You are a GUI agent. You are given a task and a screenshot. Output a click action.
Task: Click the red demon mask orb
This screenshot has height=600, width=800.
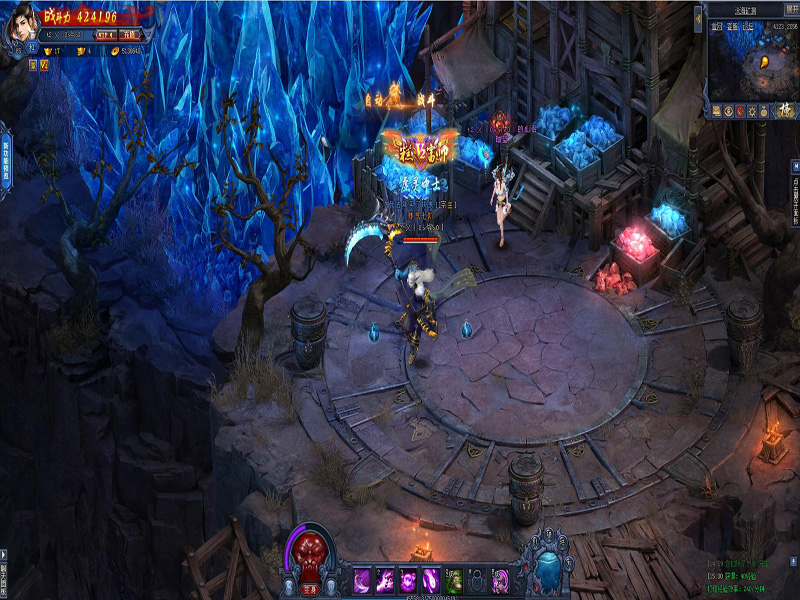[310, 552]
